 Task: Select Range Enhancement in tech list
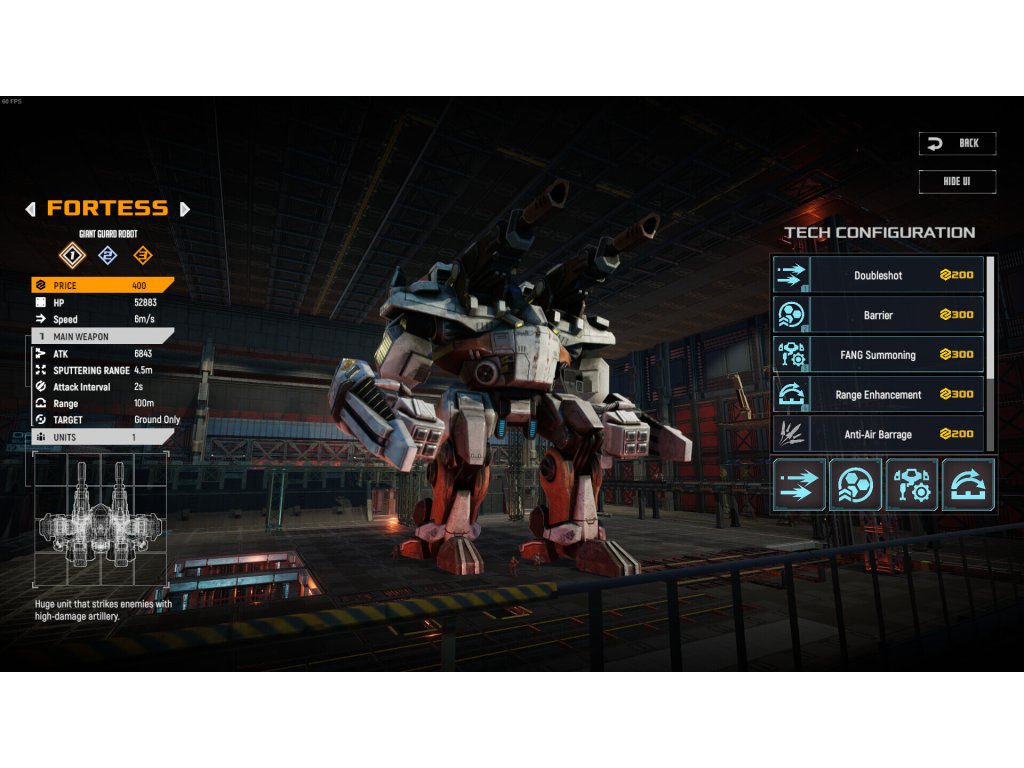coord(877,395)
